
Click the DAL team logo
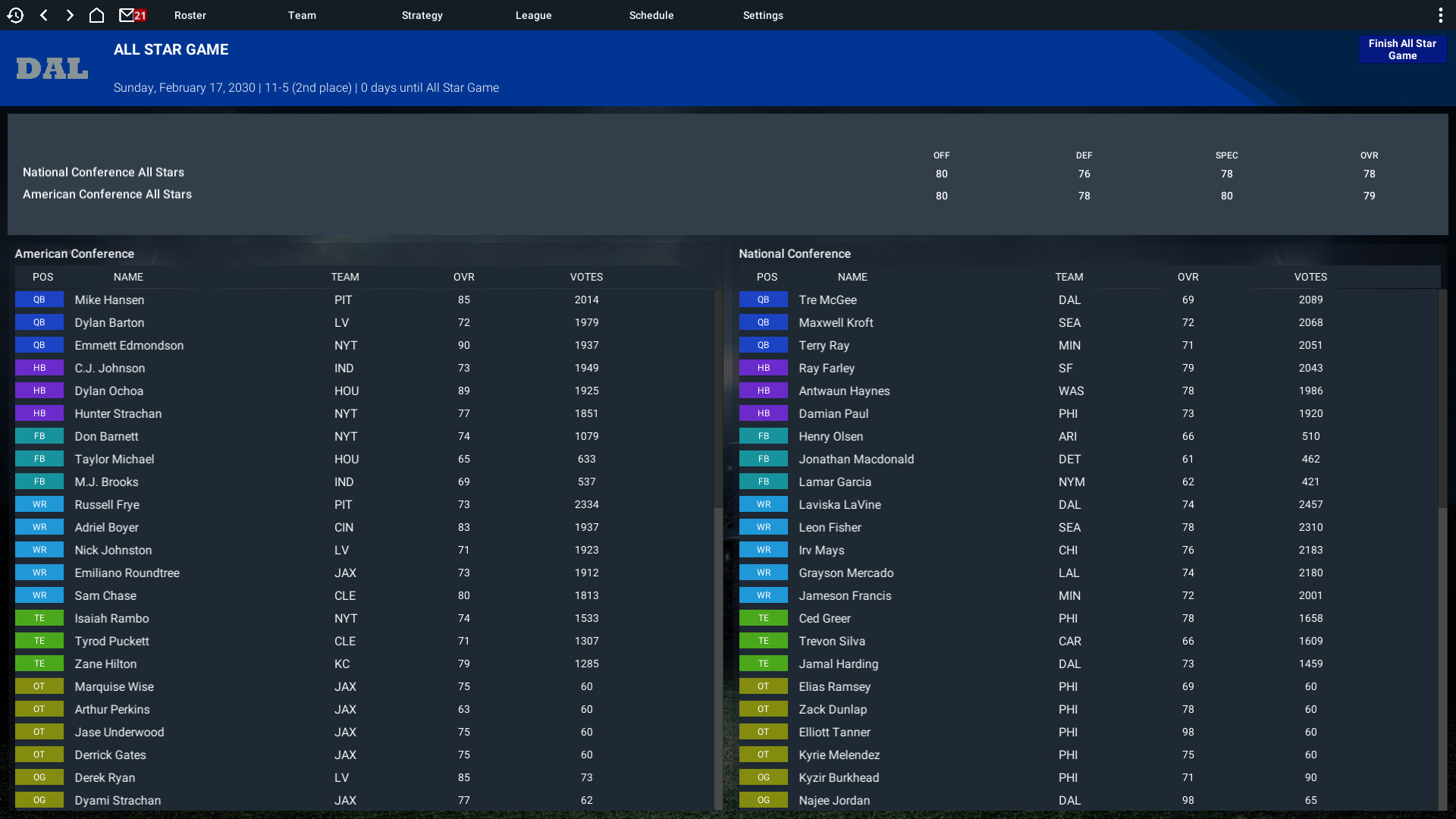tap(51, 68)
